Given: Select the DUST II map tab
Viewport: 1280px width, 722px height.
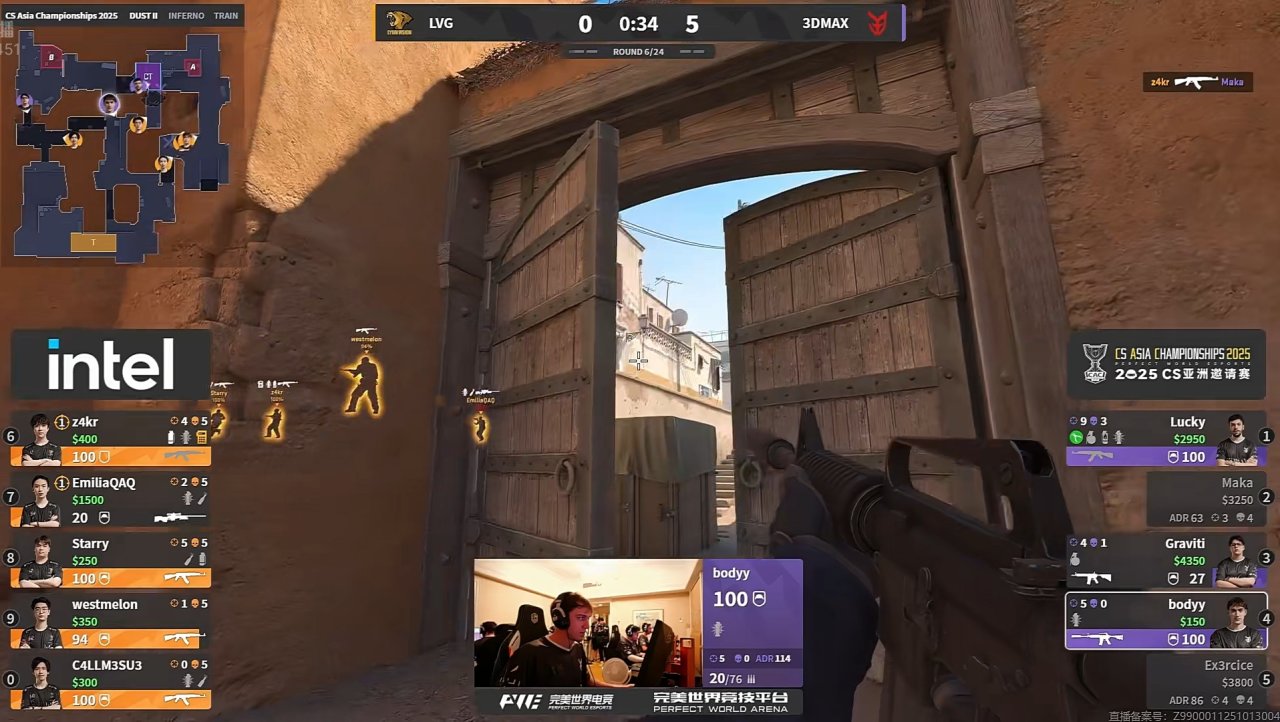Looking at the screenshot, I should pos(143,16).
